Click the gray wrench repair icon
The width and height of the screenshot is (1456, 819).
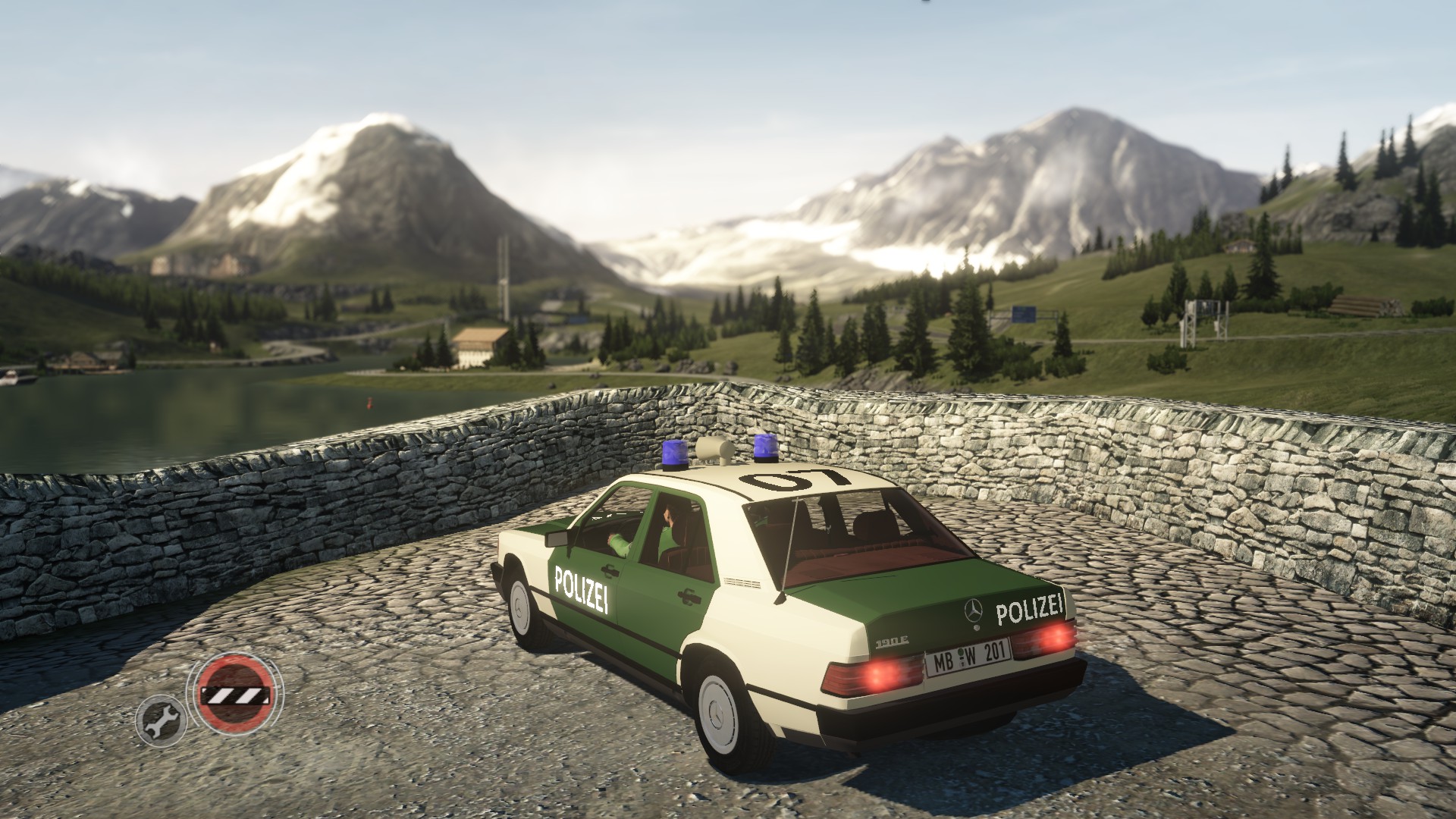click(161, 720)
